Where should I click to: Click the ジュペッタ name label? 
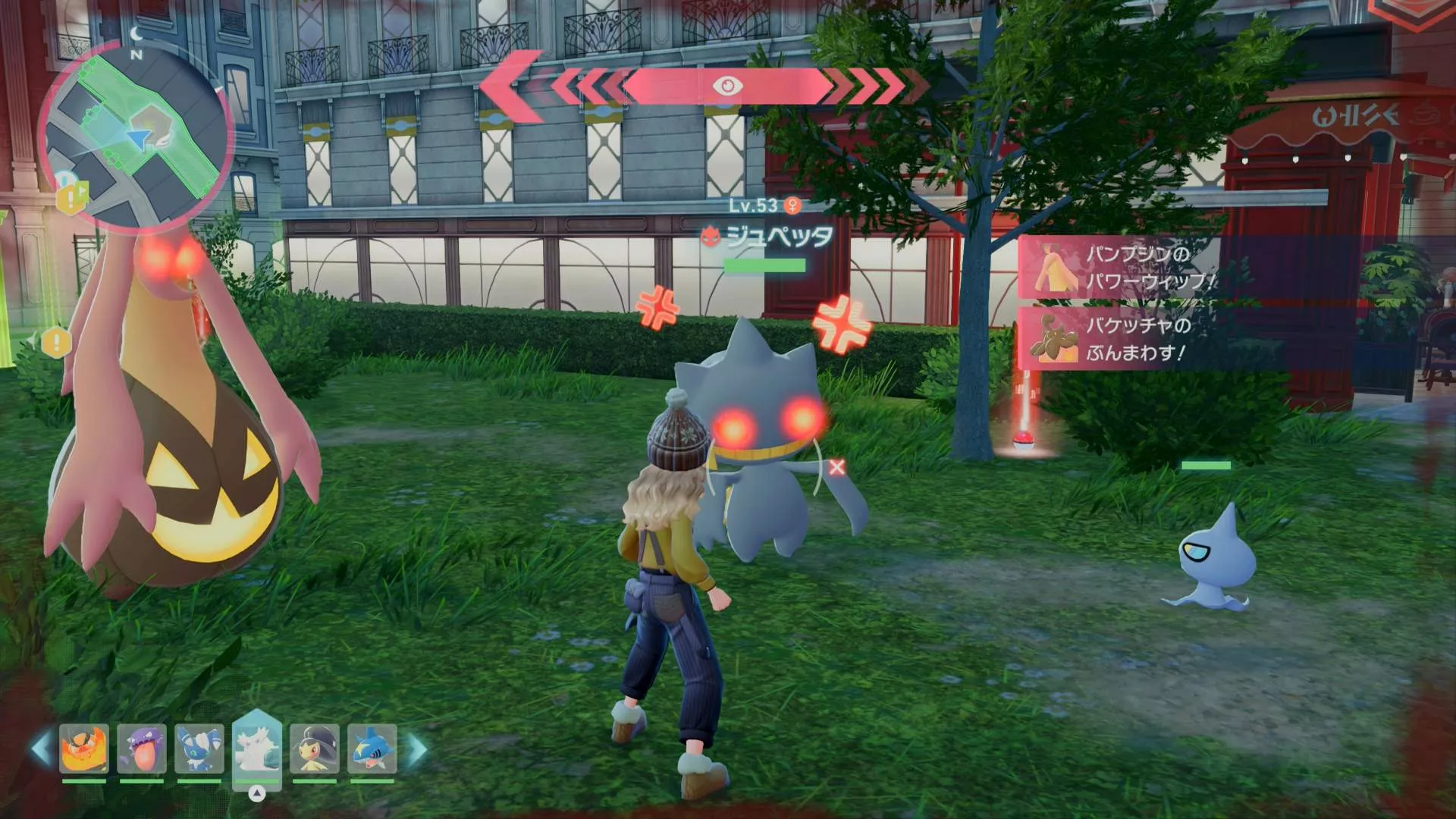click(x=777, y=237)
